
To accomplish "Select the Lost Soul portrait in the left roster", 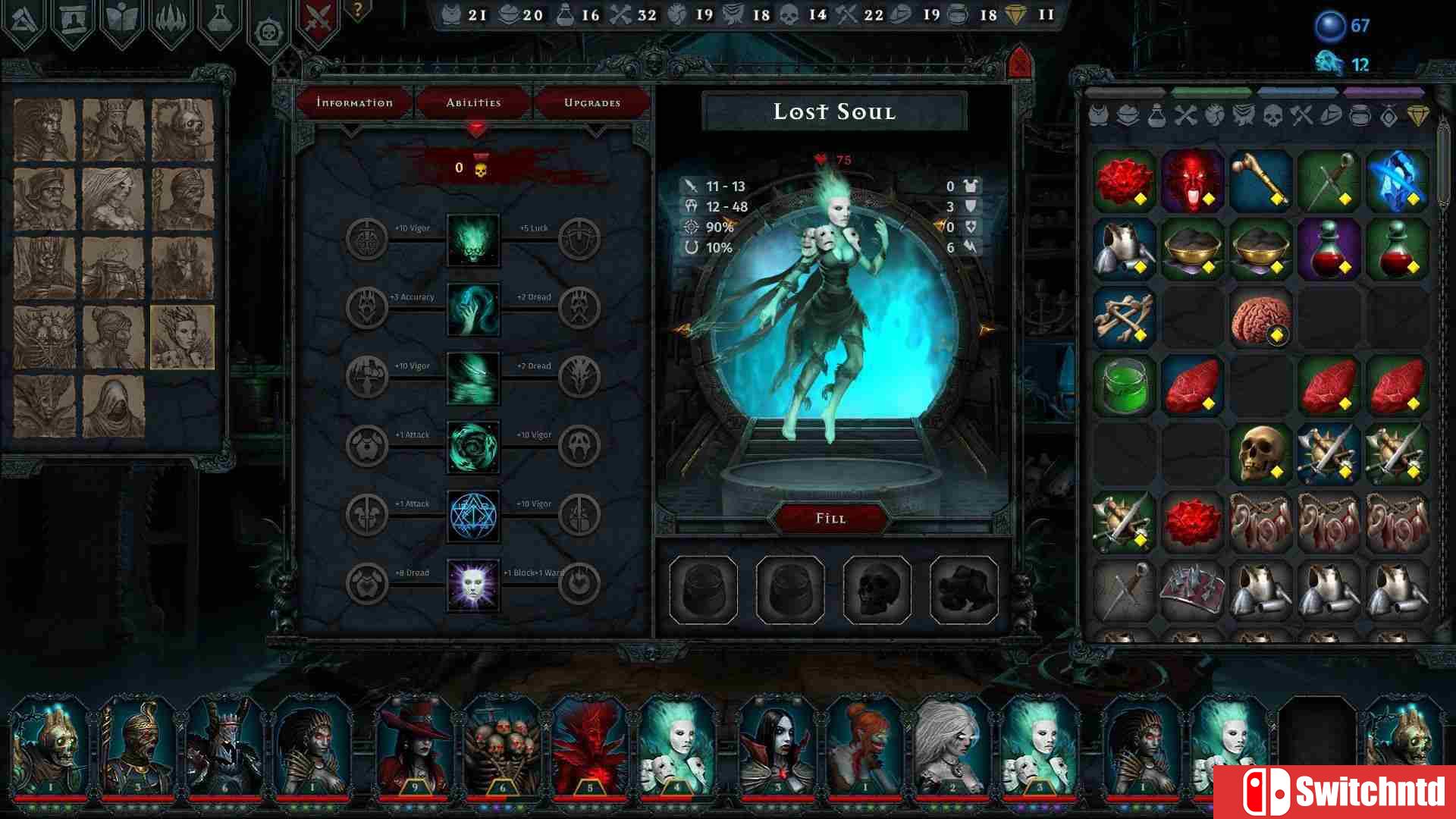I will coord(182,336).
